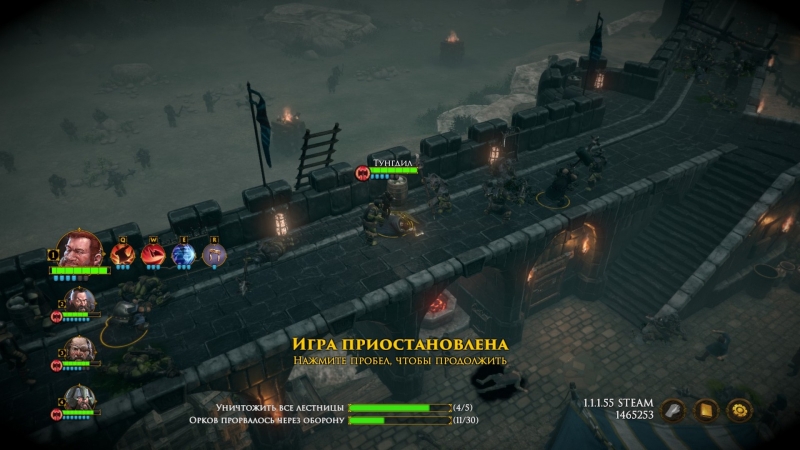The image size is (800, 450).
Task: Activate the Q fiery strike ability
Action: (123, 255)
